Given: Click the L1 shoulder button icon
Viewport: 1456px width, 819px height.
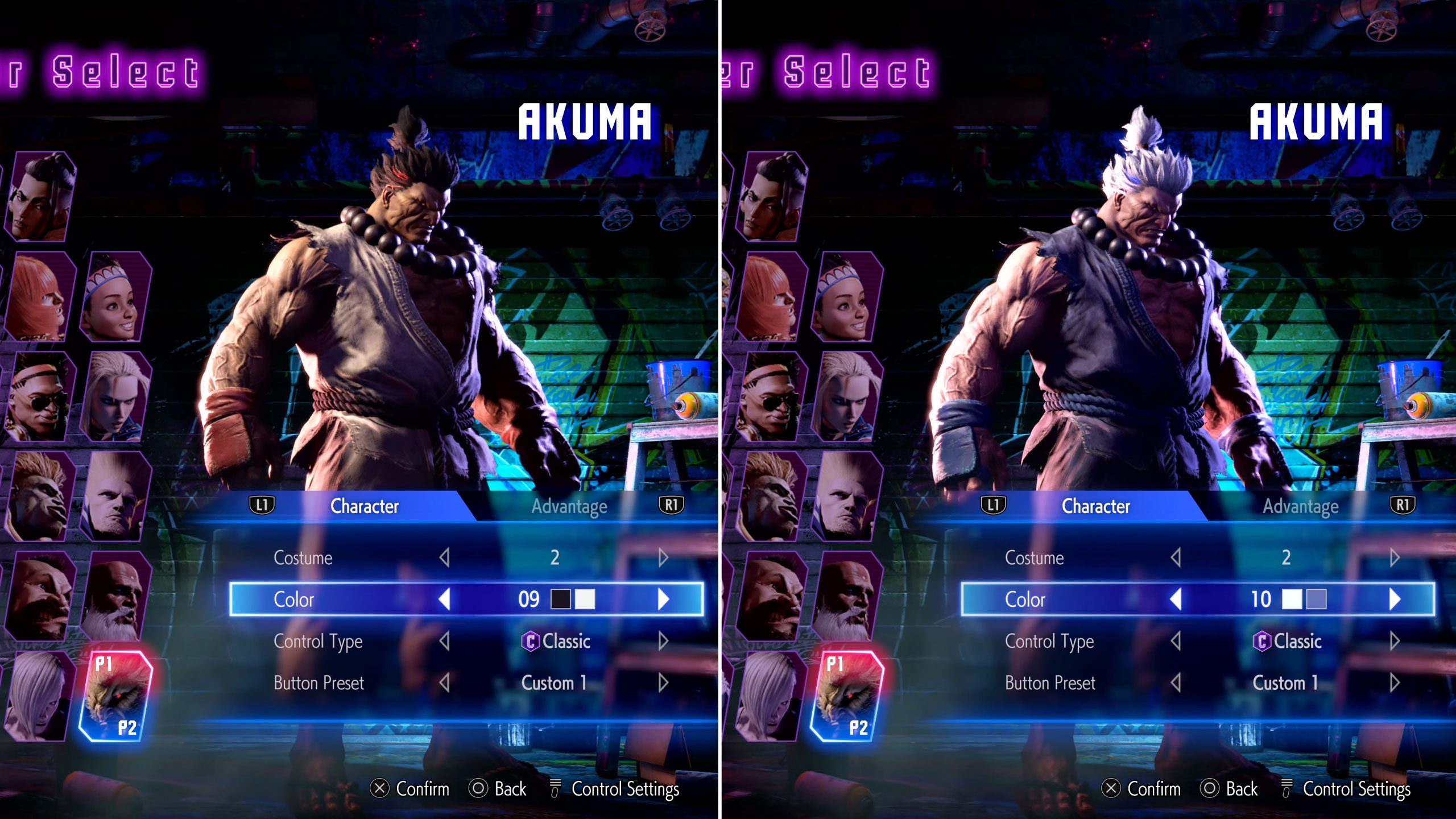Looking at the screenshot, I should [x=262, y=506].
